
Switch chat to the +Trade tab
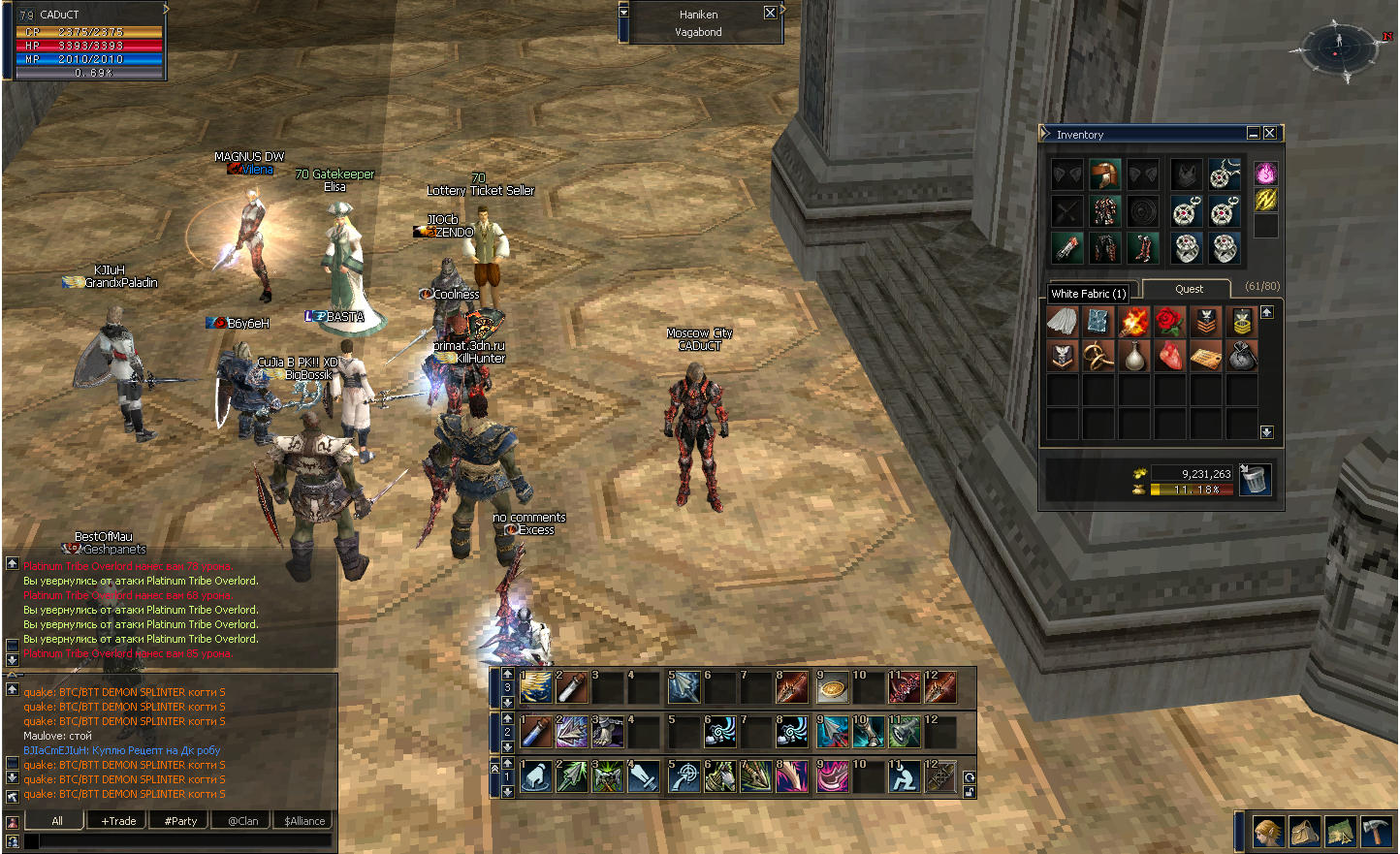[118, 821]
